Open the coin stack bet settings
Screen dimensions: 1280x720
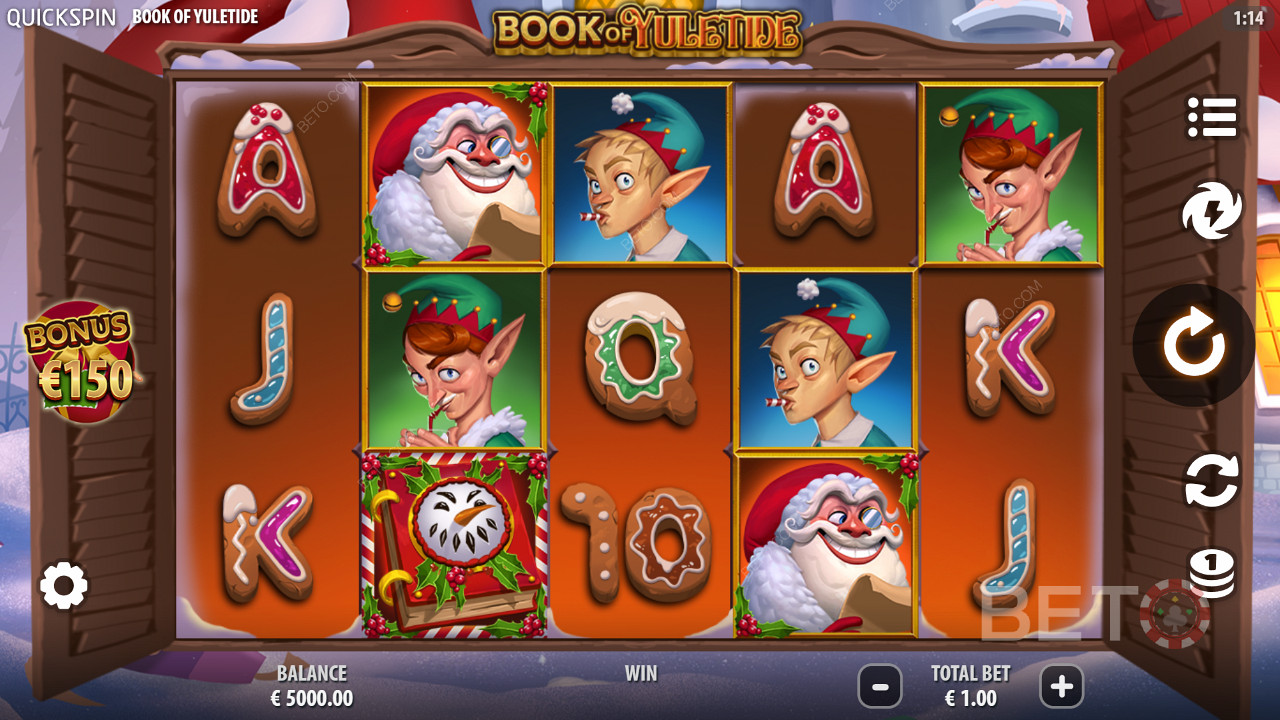[1212, 573]
